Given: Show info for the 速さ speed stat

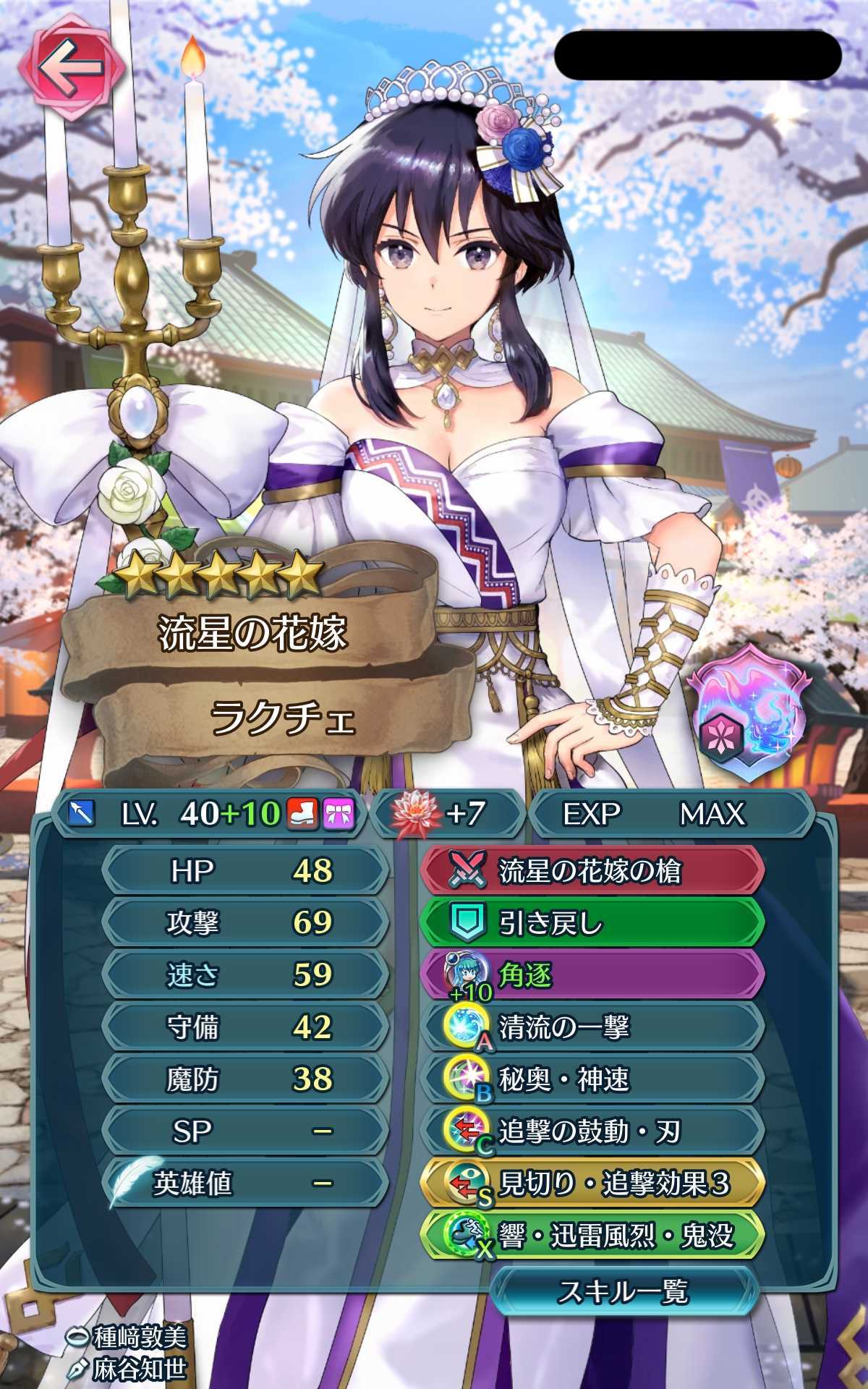Looking at the screenshot, I should pos(244,975).
